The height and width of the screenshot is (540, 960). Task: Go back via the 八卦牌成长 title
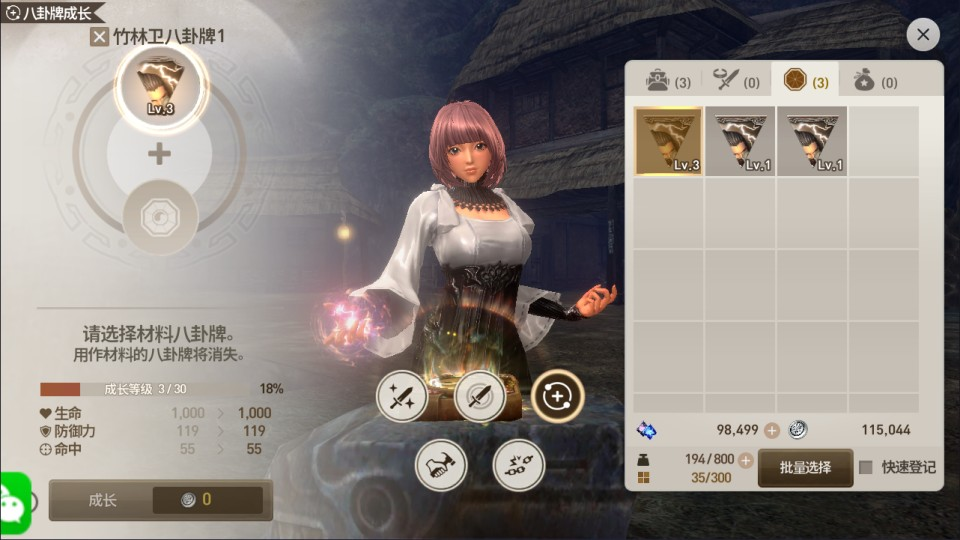click(52, 12)
